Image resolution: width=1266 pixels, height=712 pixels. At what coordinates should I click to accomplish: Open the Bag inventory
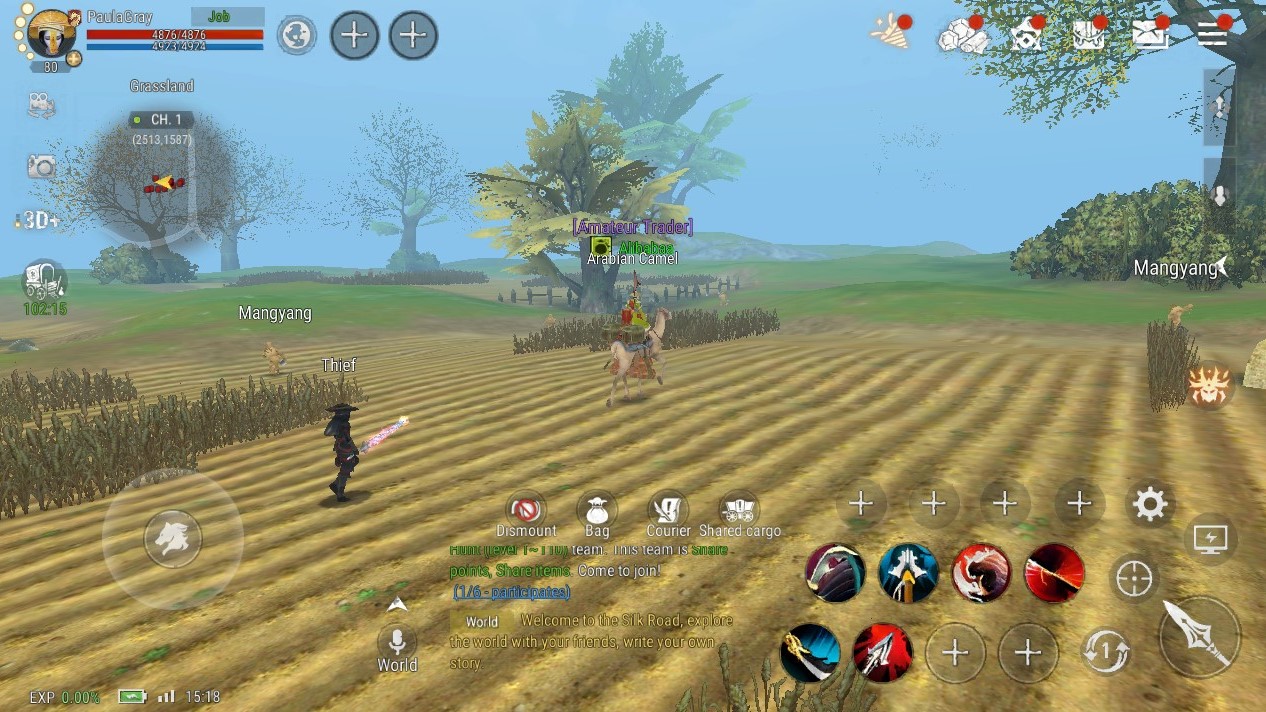(597, 509)
